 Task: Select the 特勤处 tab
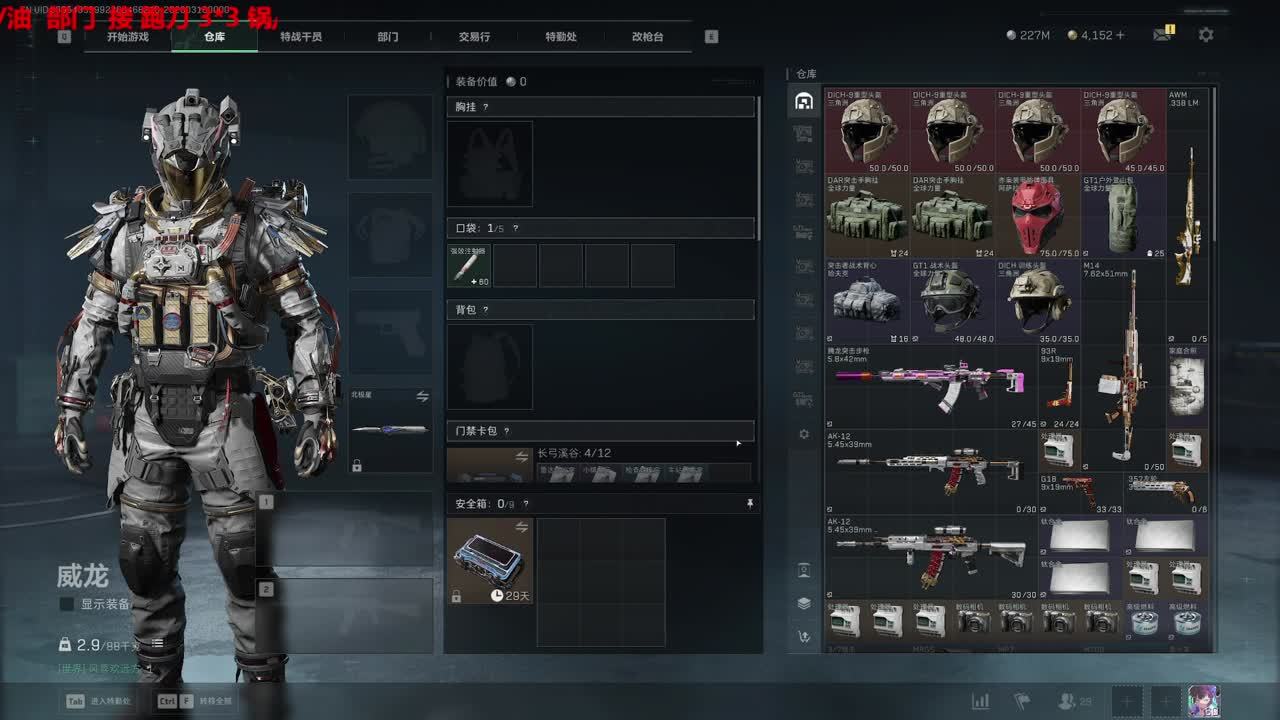click(561, 37)
